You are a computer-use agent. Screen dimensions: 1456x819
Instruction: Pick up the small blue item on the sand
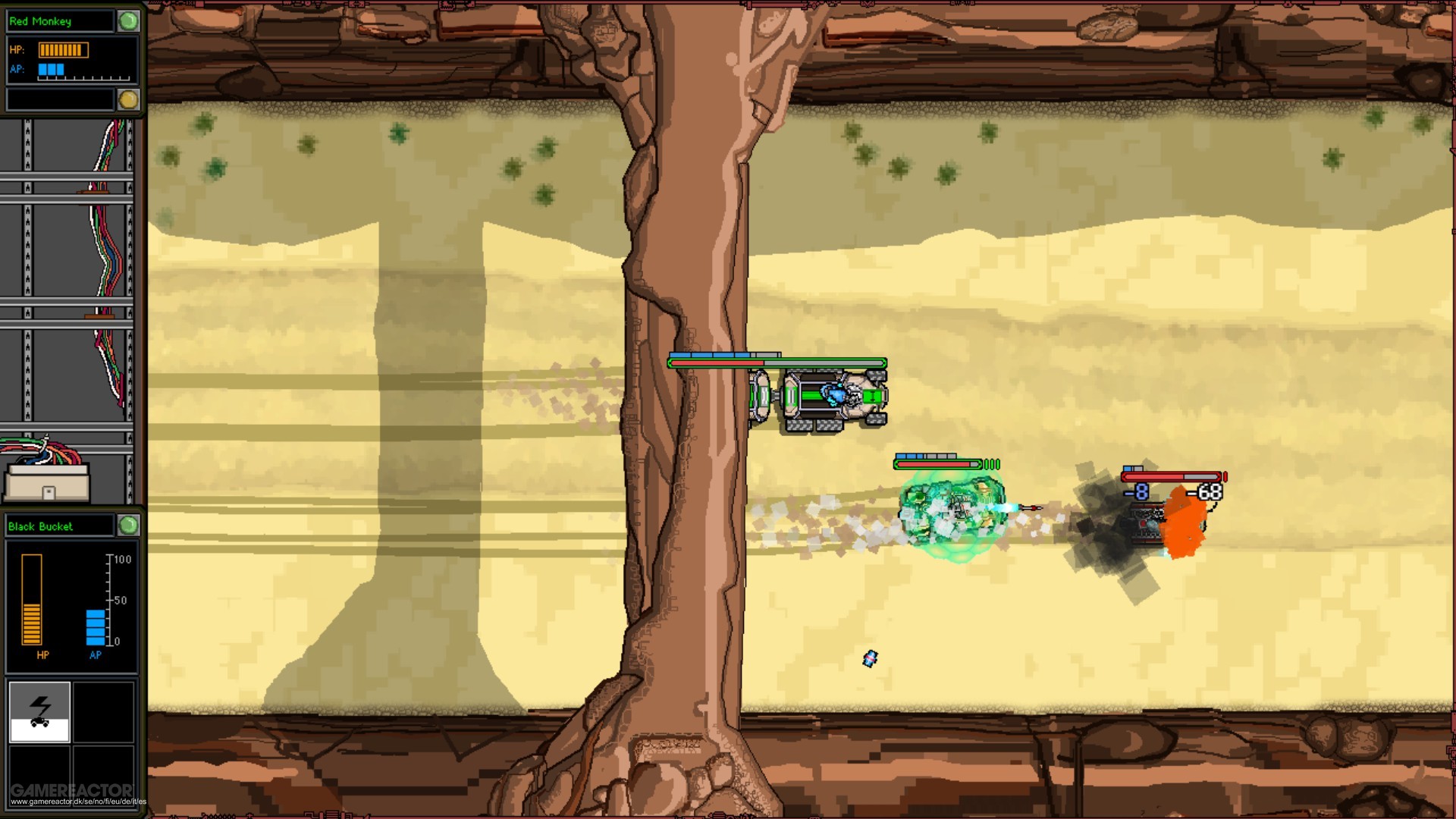(870, 659)
